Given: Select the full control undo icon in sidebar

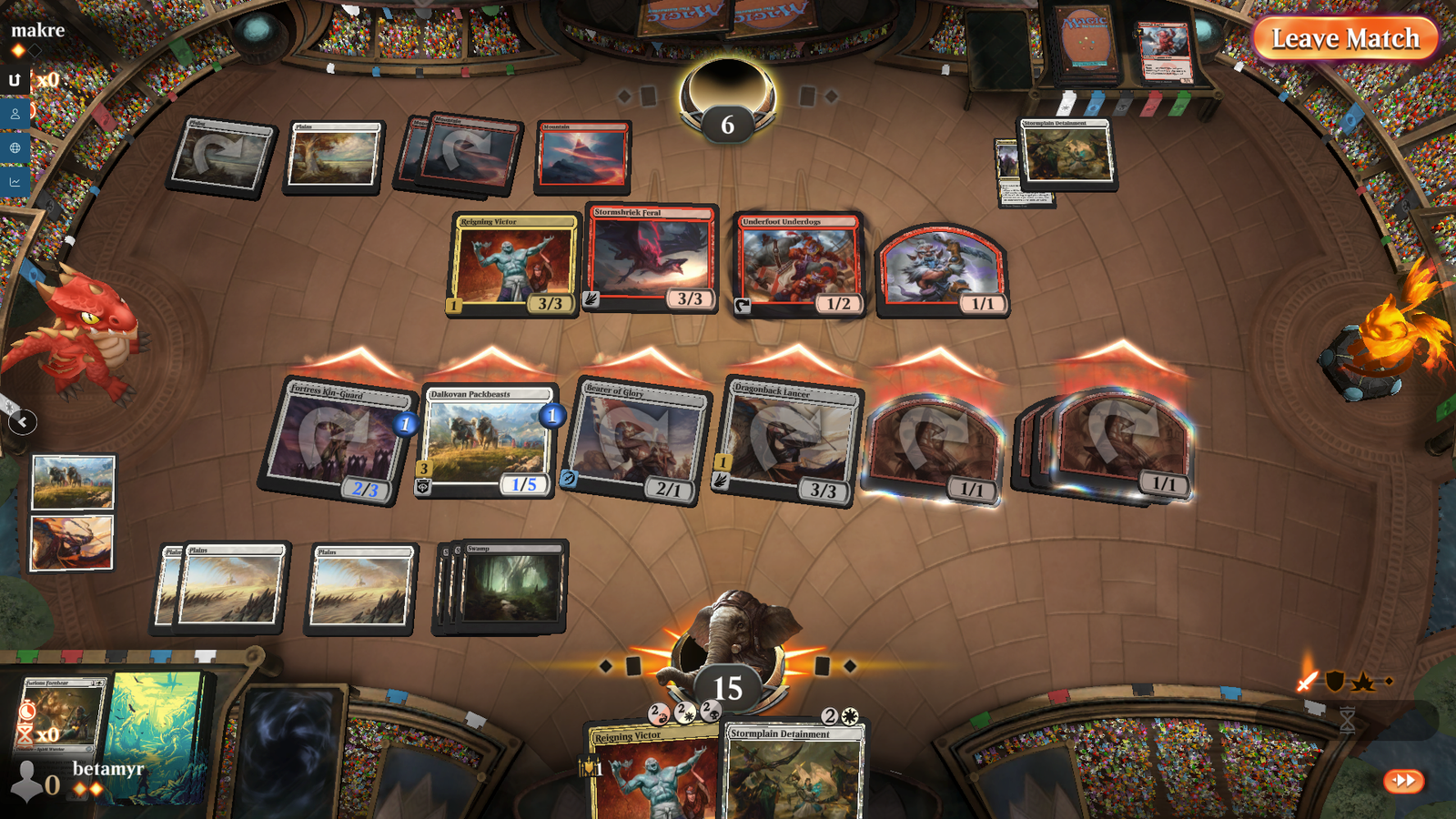Looking at the screenshot, I should click(13, 79).
